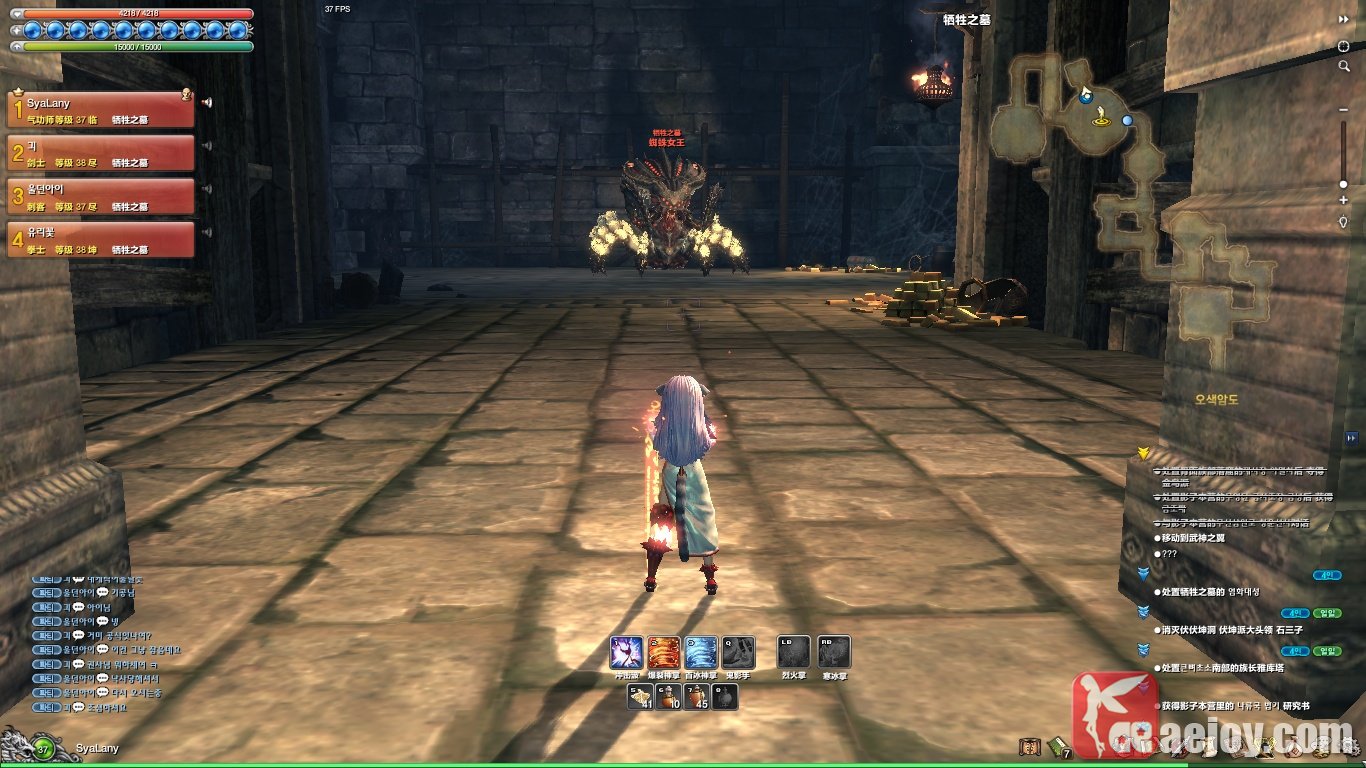
Task: Use the item stacked at 41
Action: coord(640,697)
